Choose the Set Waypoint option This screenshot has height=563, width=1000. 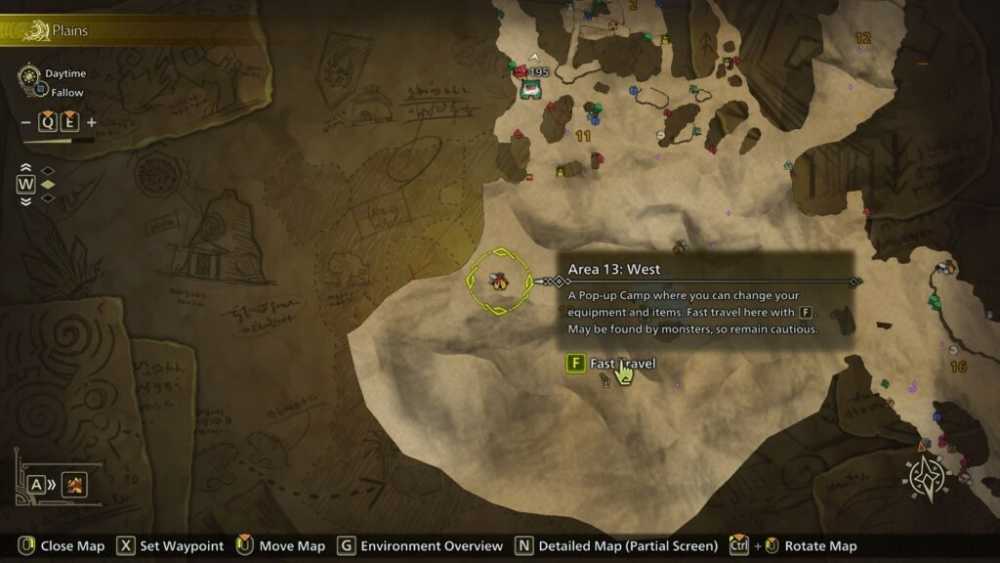click(x=171, y=546)
